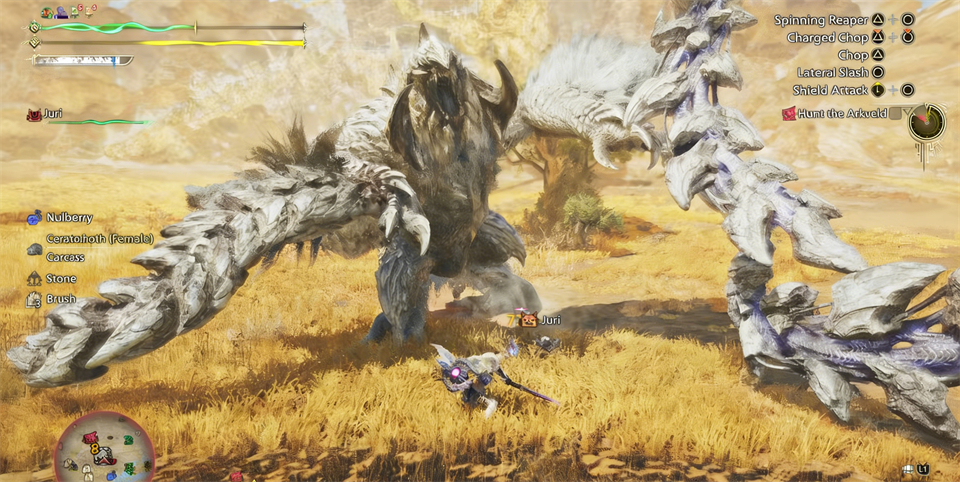This screenshot has height=482, width=960.
Task: Select Nulberry in the nearby gatherables list
Action: (x=68, y=217)
